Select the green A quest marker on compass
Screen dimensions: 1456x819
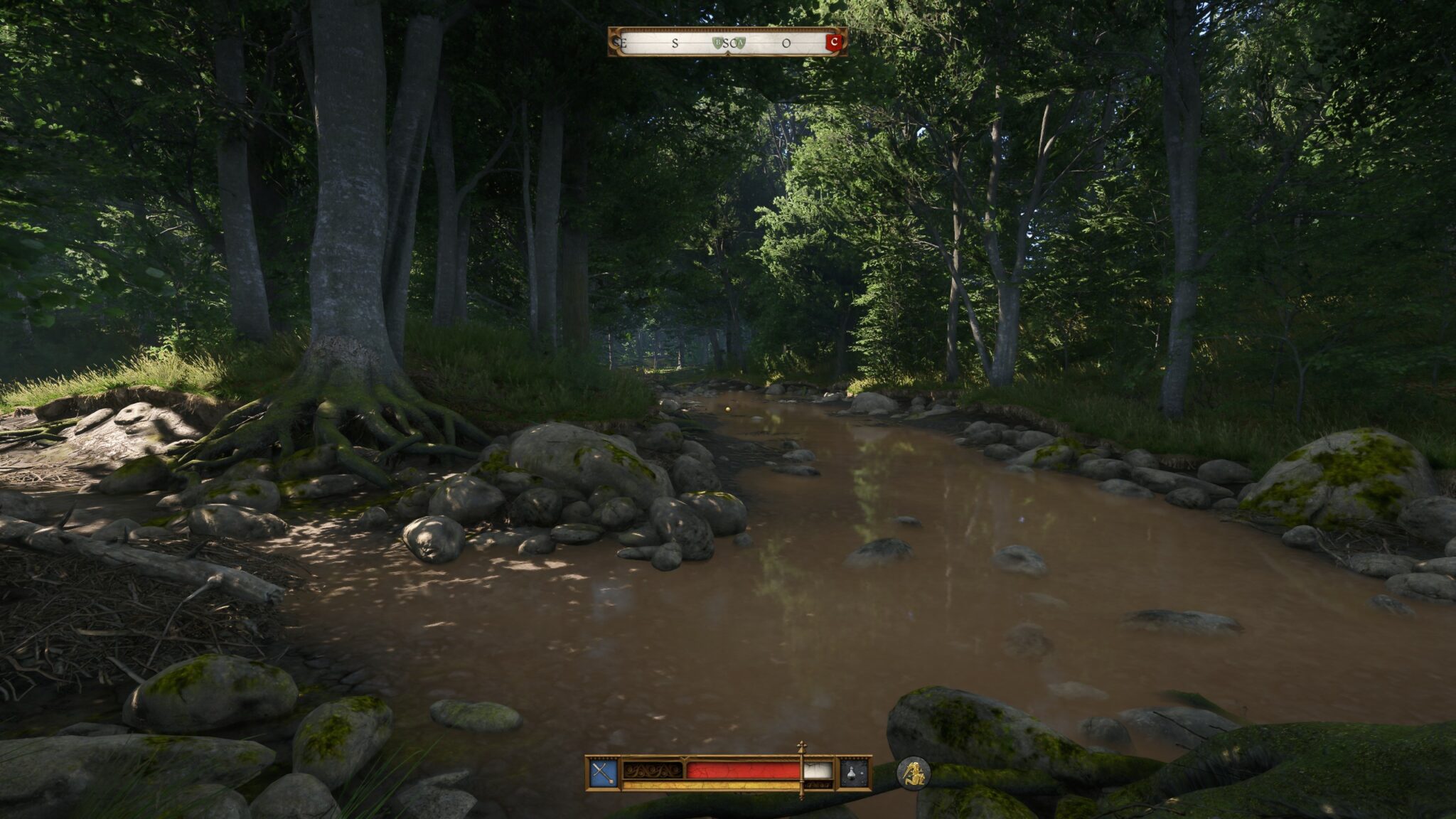click(740, 43)
